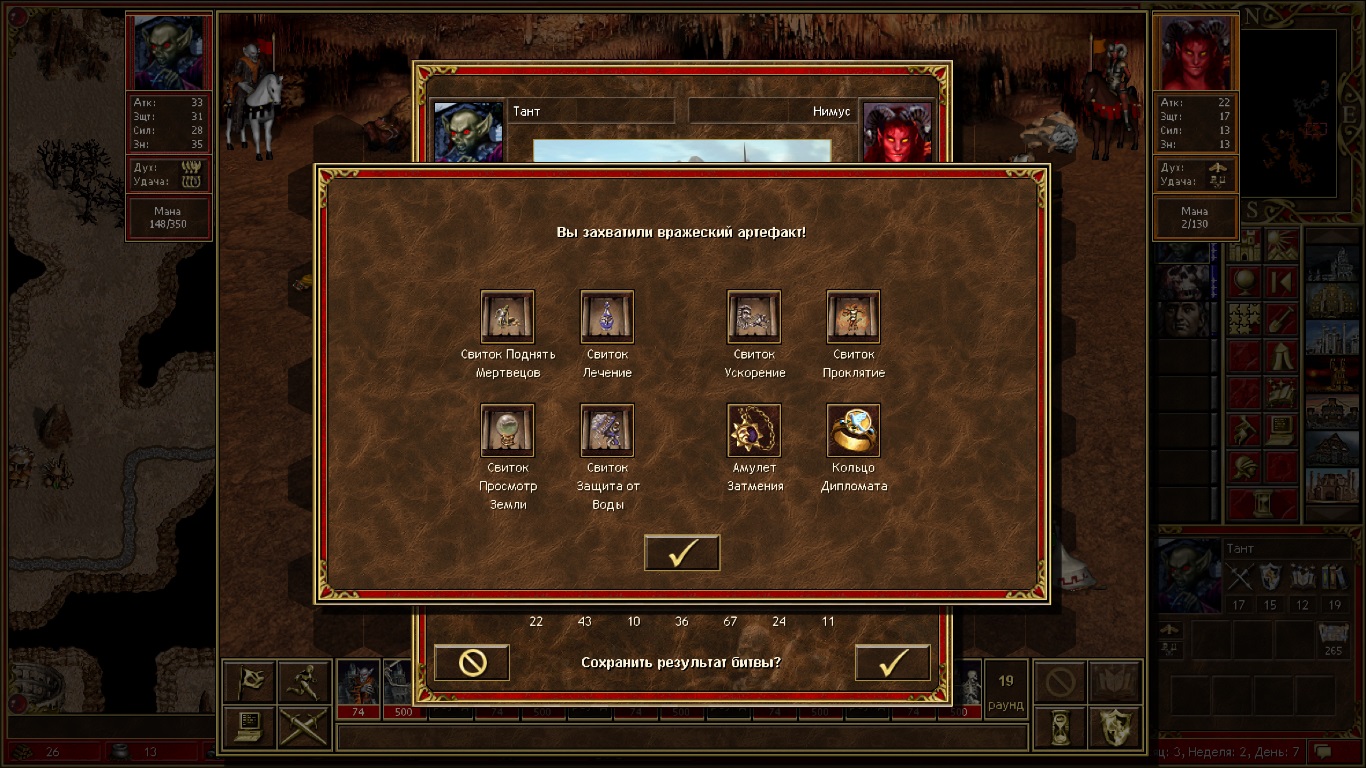Confirm the captured artifacts dialog with the checkmark
1366x768 pixels.
(x=682, y=553)
